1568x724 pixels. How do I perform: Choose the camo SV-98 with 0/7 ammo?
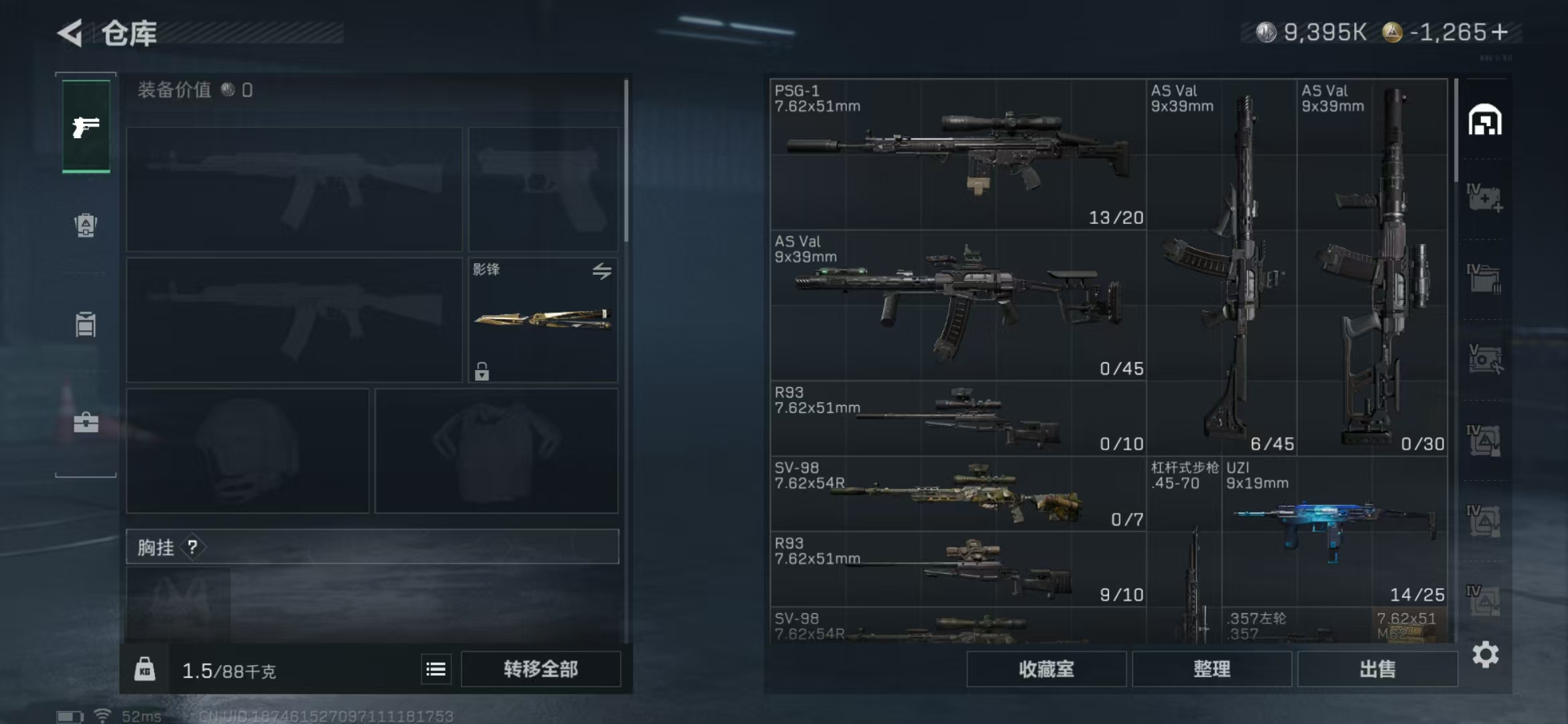click(x=958, y=495)
